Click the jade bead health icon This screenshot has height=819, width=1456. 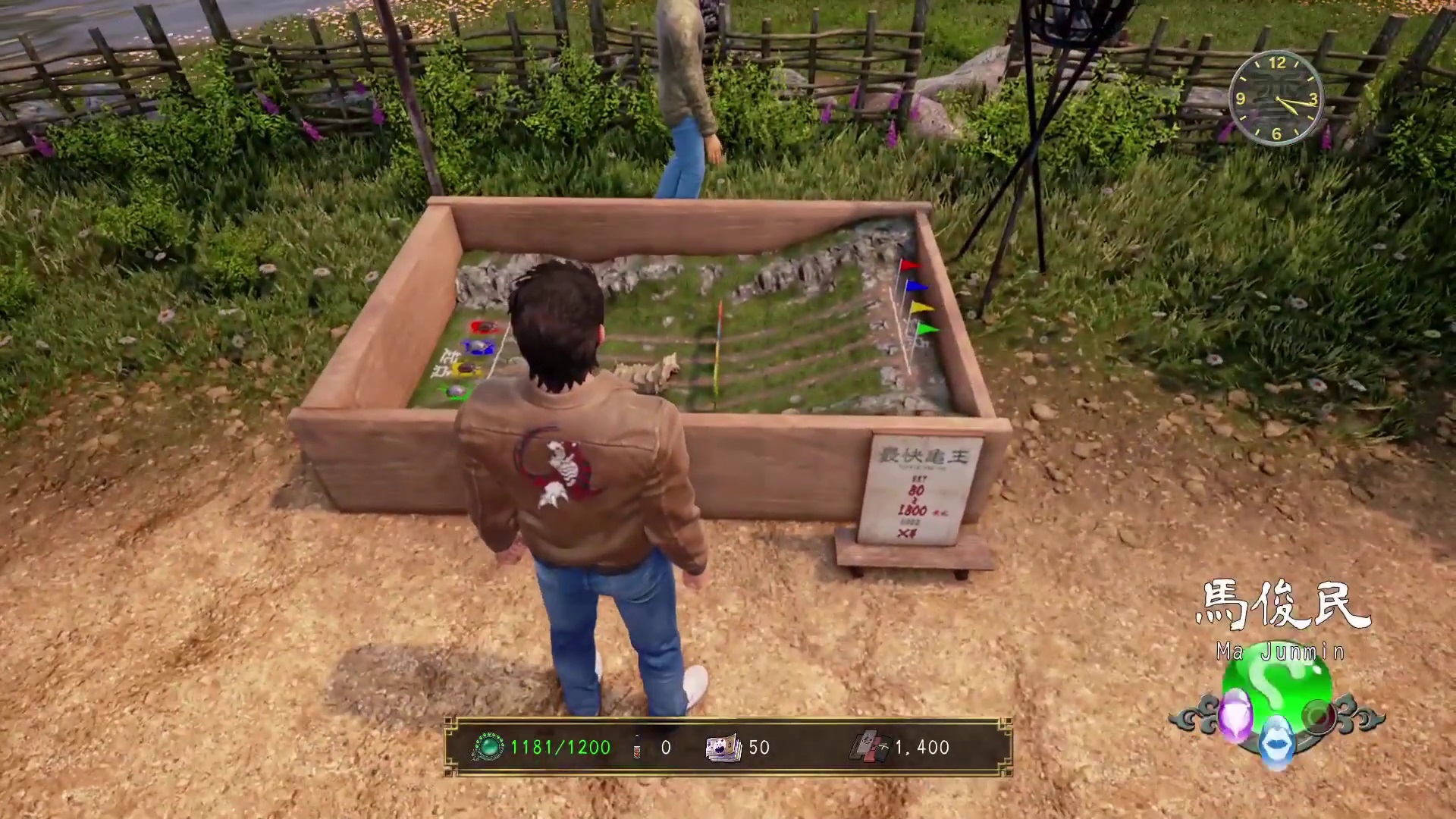coord(489,748)
